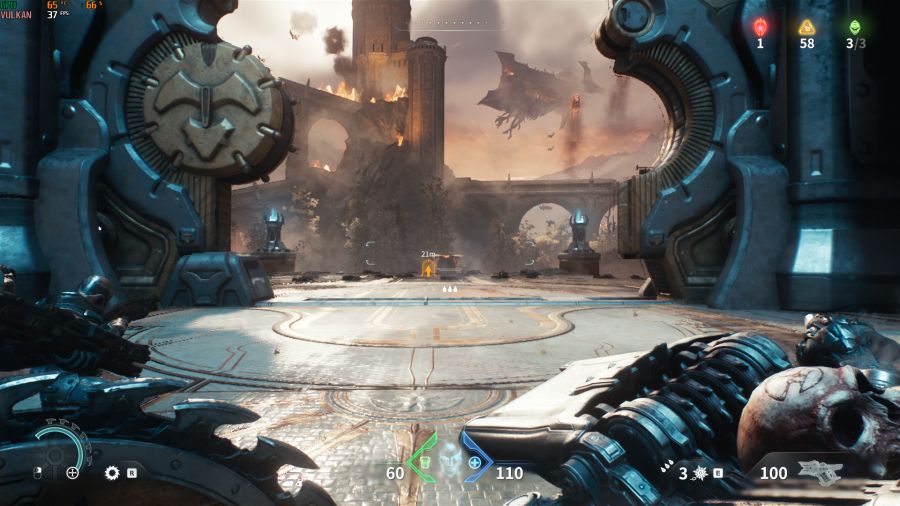The height and width of the screenshot is (506, 900).
Task: Select the gold triangle currency icon
Action: click(806, 27)
